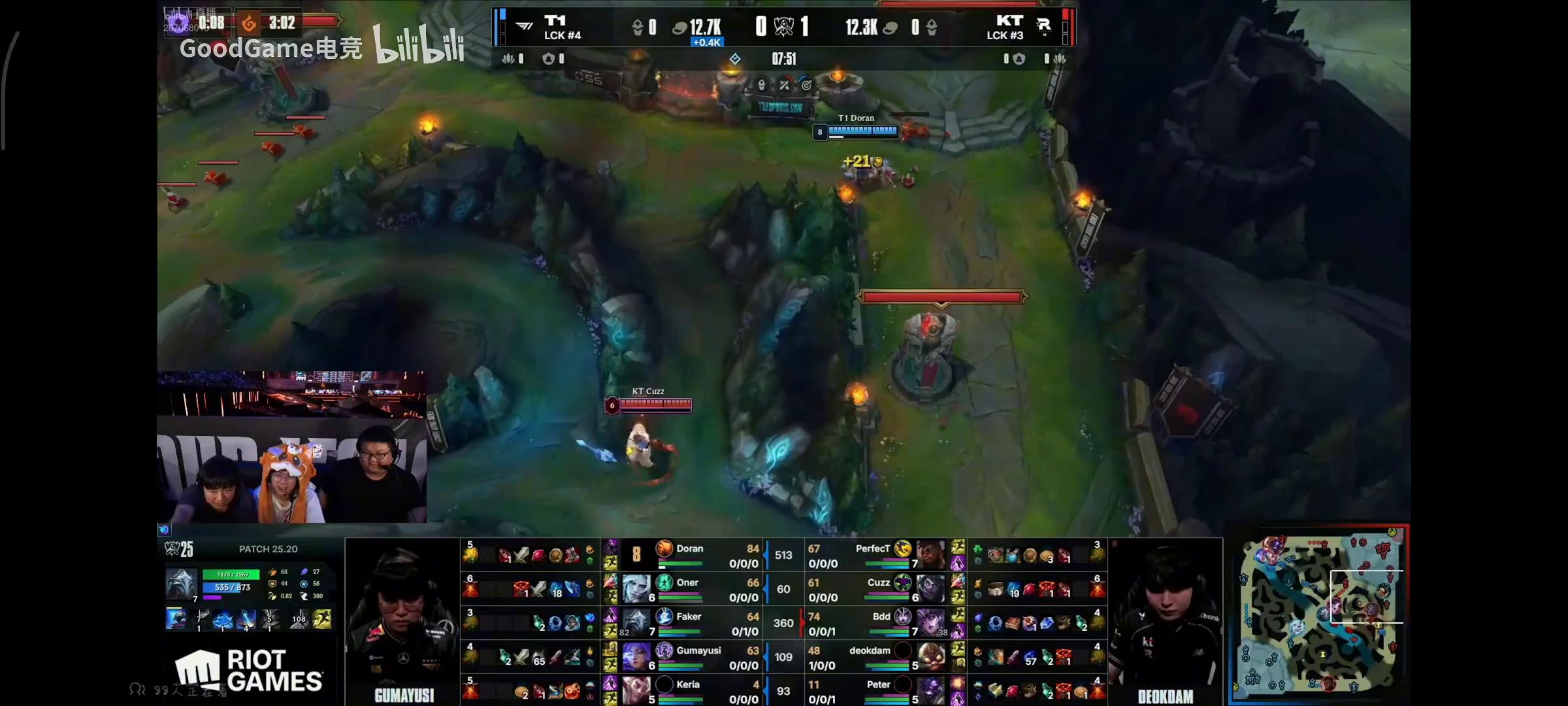Choose deokdam's champion portrait on the scoreboard
Screen dimensions: 1568x706
(x=930, y=656)
